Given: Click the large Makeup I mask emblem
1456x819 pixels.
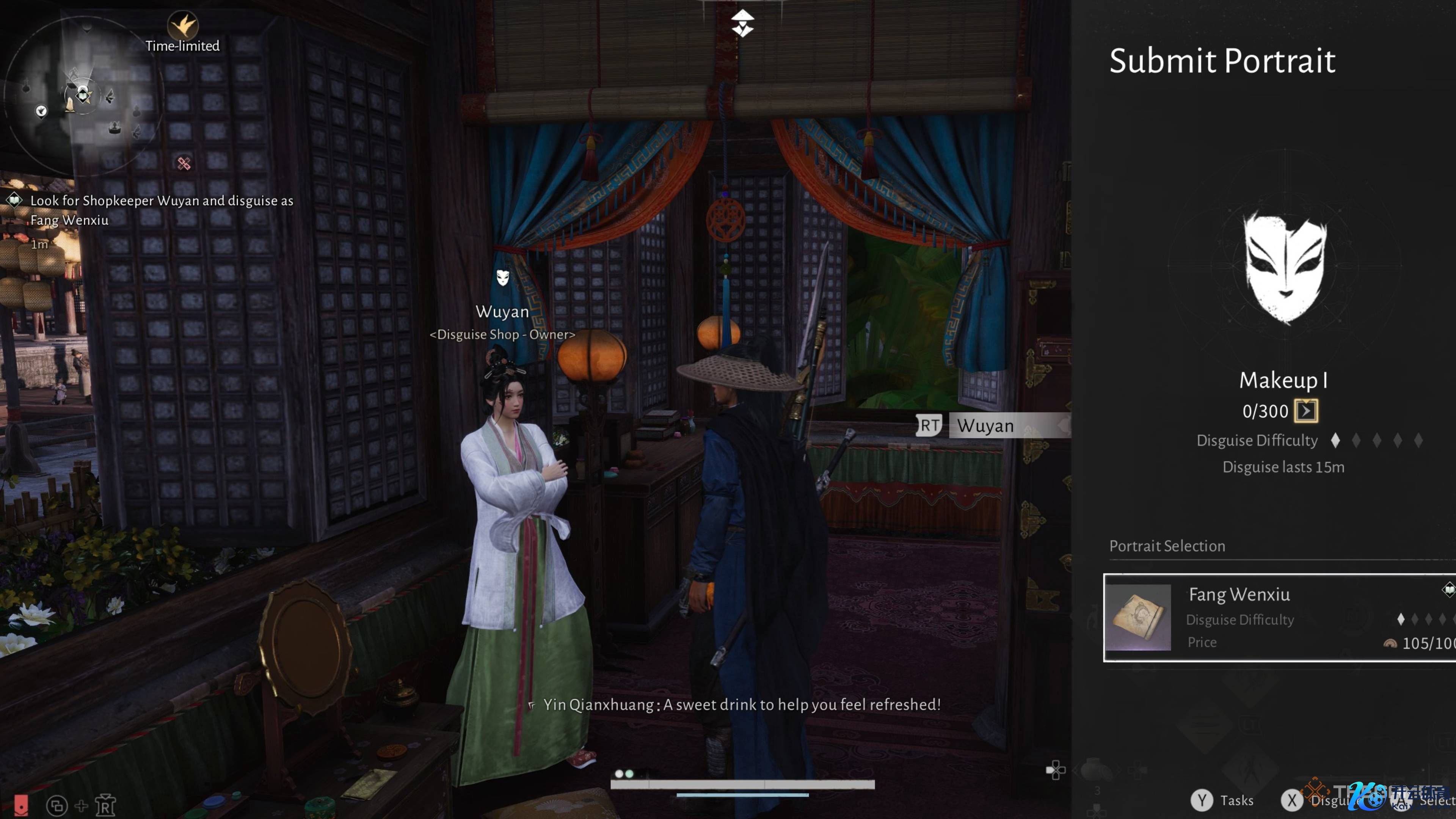Looking at the screenshot, I should click(x=1285, y=267).
